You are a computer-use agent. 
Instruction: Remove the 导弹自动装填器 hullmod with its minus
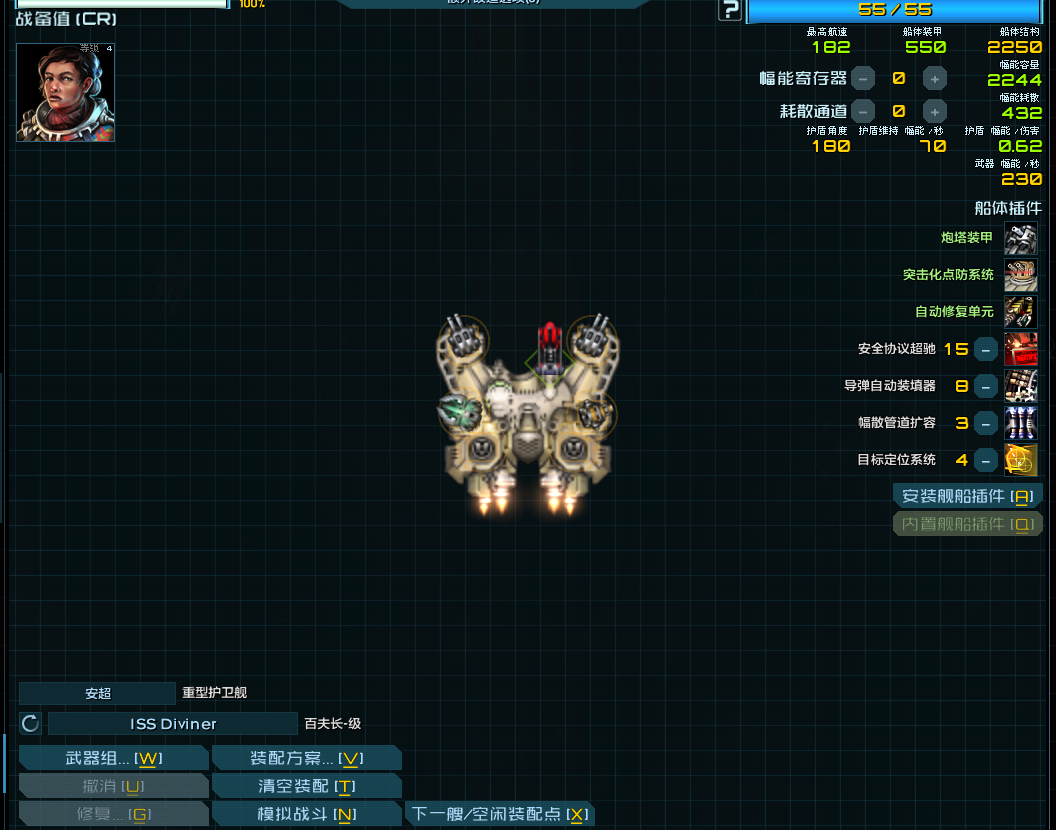click(x=986, y=386)
